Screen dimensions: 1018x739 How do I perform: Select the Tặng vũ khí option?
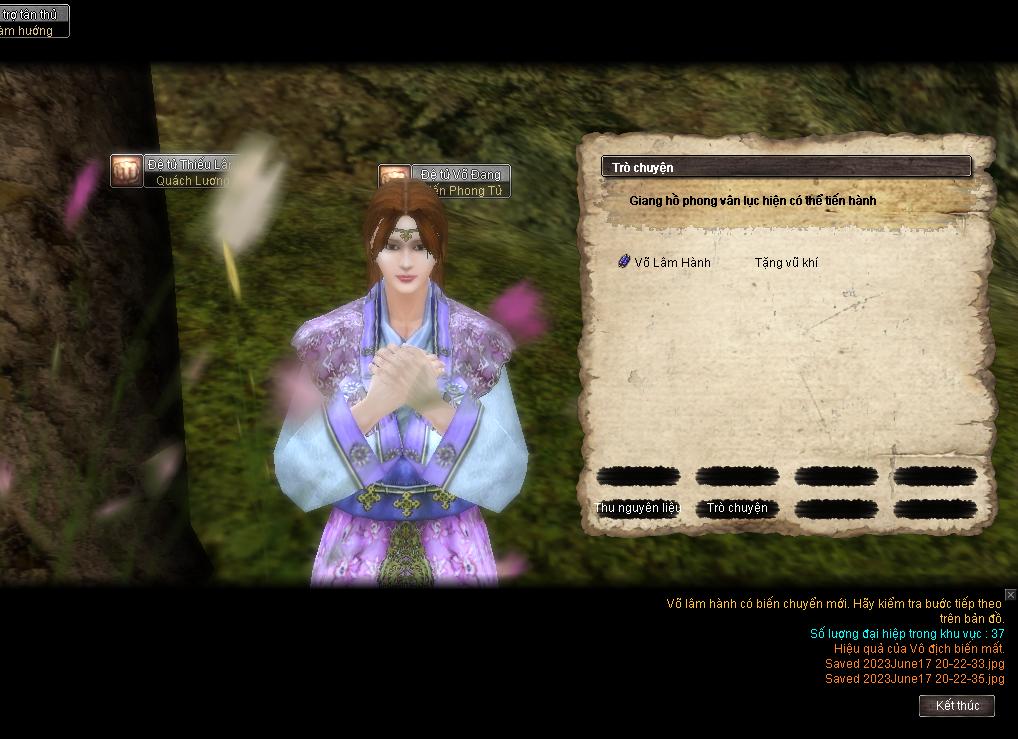pyautogui.click(x=786, y=262)
